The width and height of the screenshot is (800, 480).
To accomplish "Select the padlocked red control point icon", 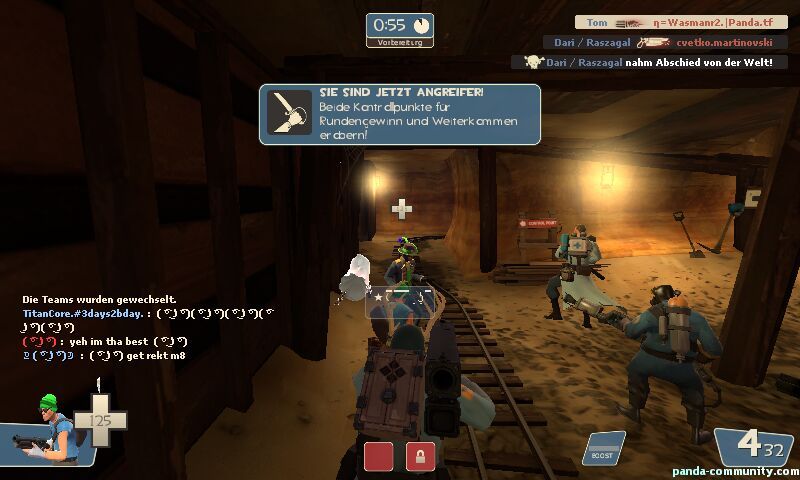I will [420, 456].
